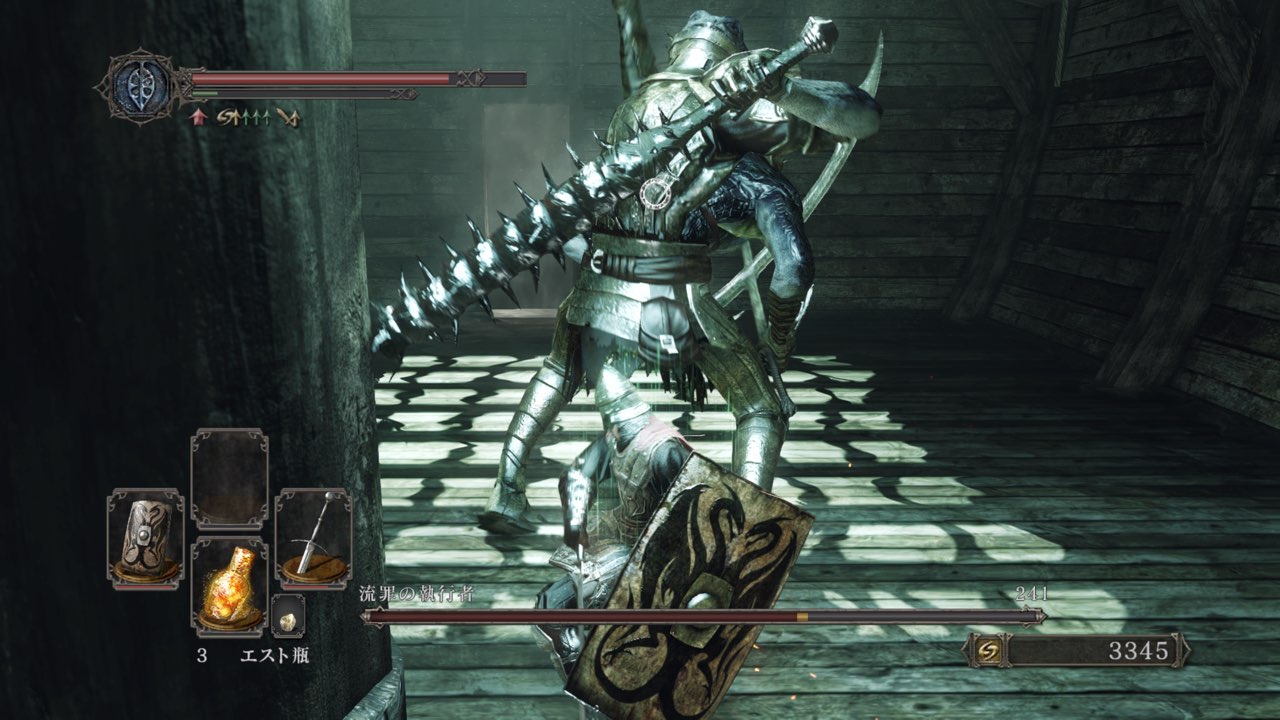1280x720 pixels.
Task: Click the covenant emblem beside the health bar
Action: [141, 85]
